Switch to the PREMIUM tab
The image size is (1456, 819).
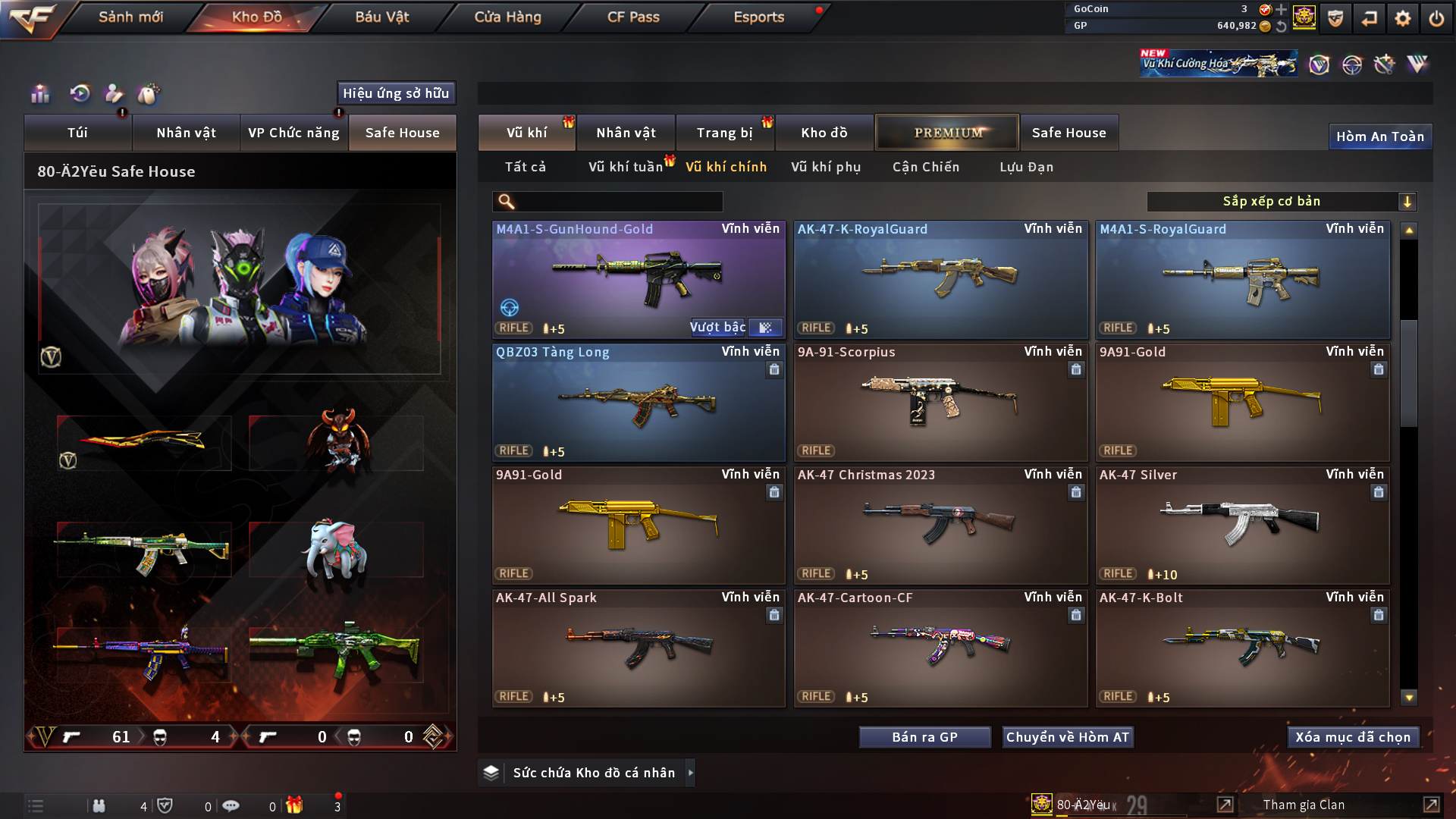point(947,133)
